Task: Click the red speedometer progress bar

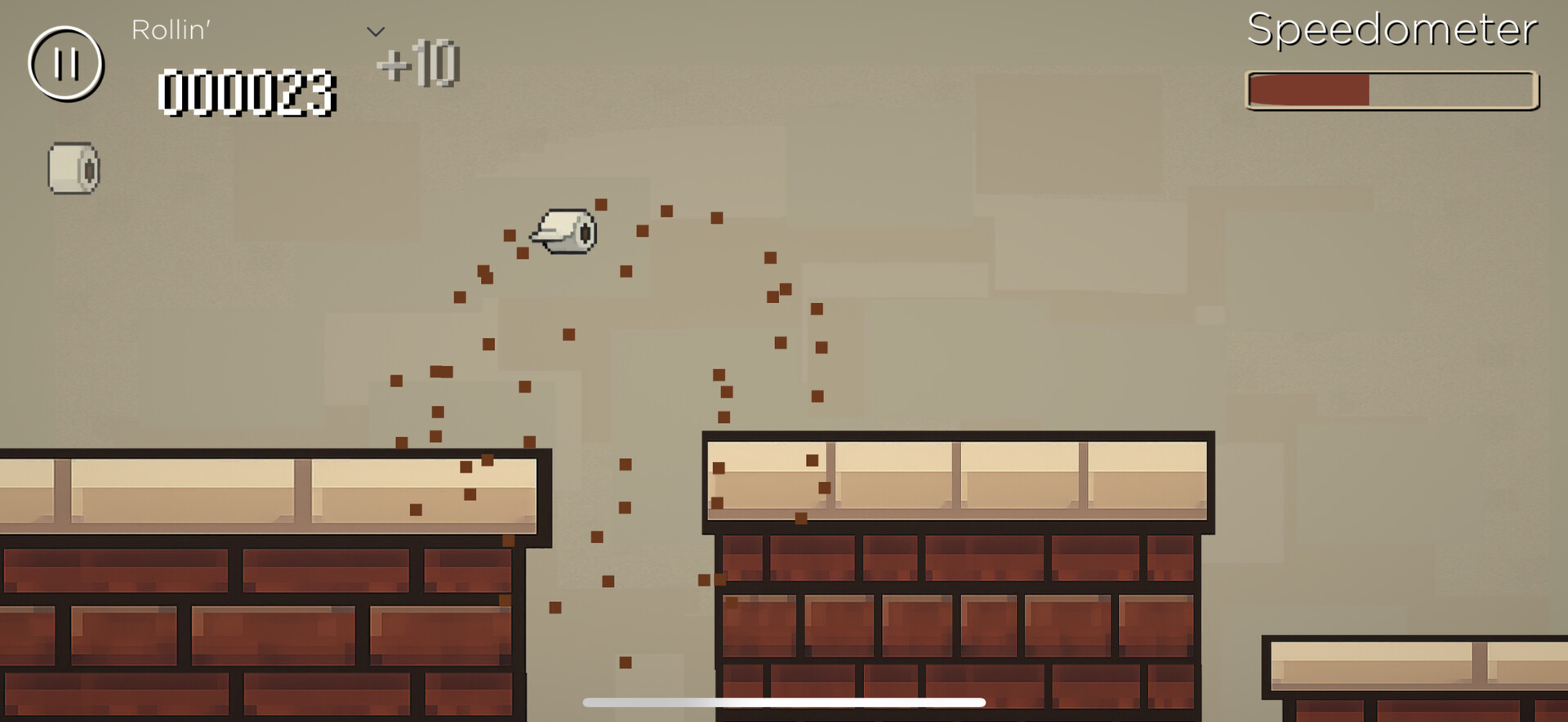Action: pyautogui.click(x=1307, y=92)
